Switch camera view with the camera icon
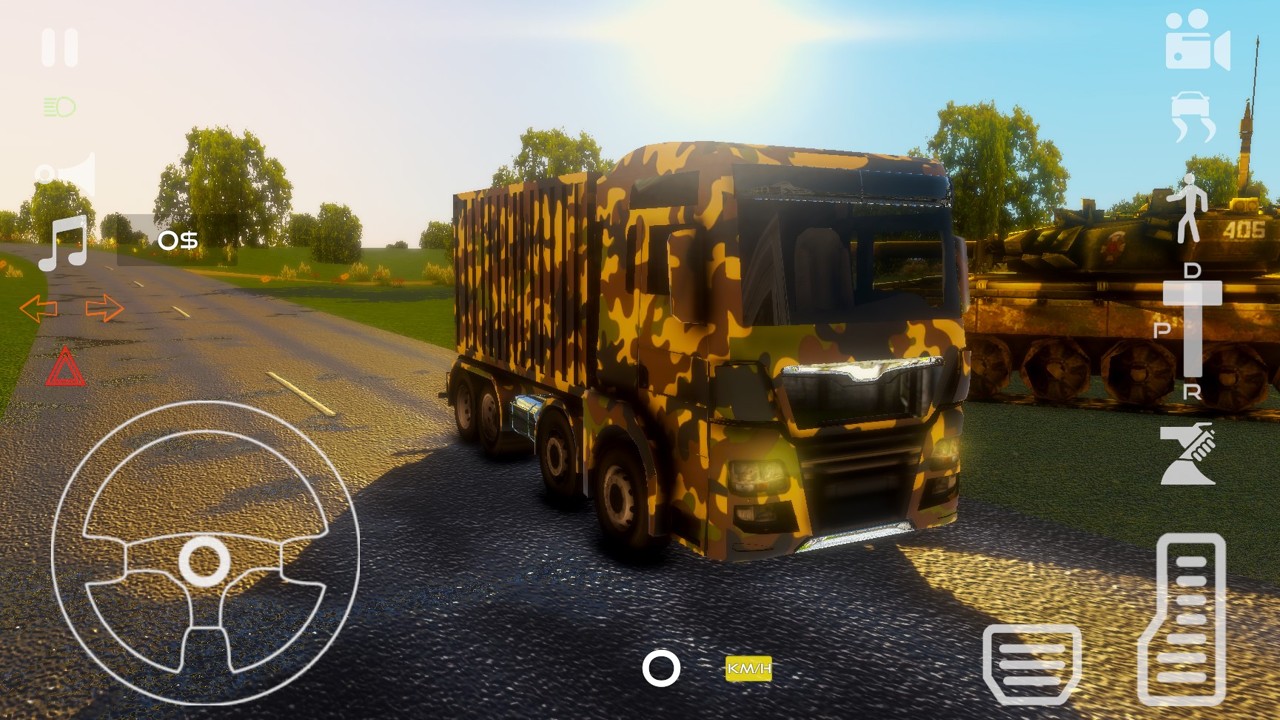This screenshot has height=720, width=1280. [x=1198, y=42]
